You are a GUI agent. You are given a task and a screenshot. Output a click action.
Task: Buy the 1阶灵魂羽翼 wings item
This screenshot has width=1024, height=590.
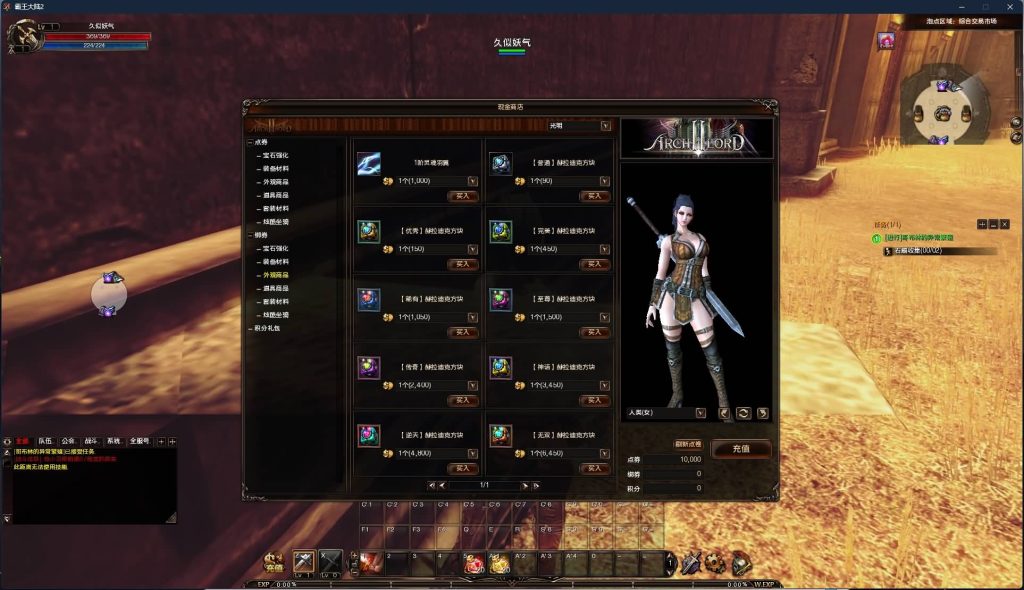462,197
